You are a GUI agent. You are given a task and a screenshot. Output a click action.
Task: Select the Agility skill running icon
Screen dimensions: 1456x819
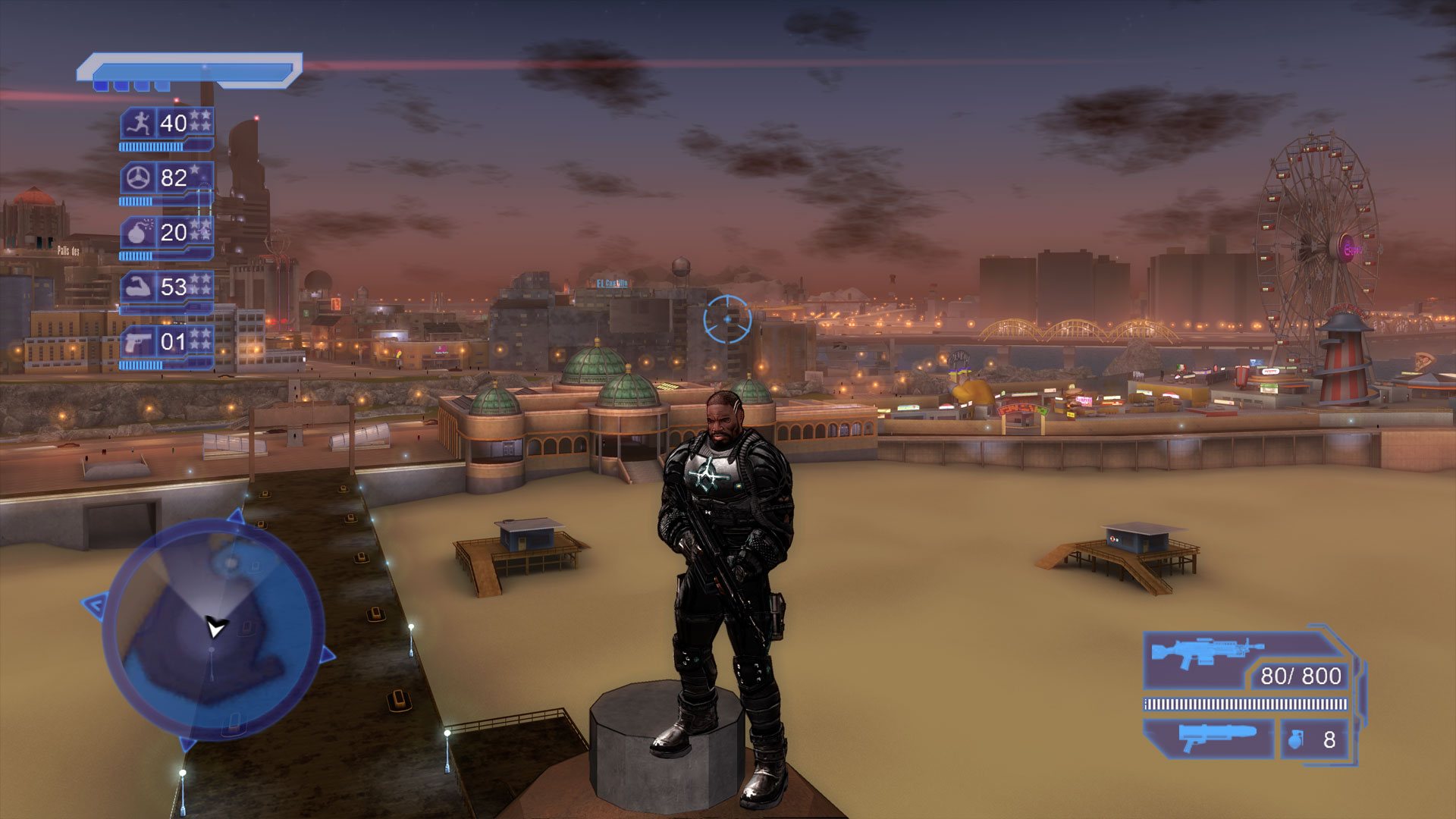pos(136,122)
